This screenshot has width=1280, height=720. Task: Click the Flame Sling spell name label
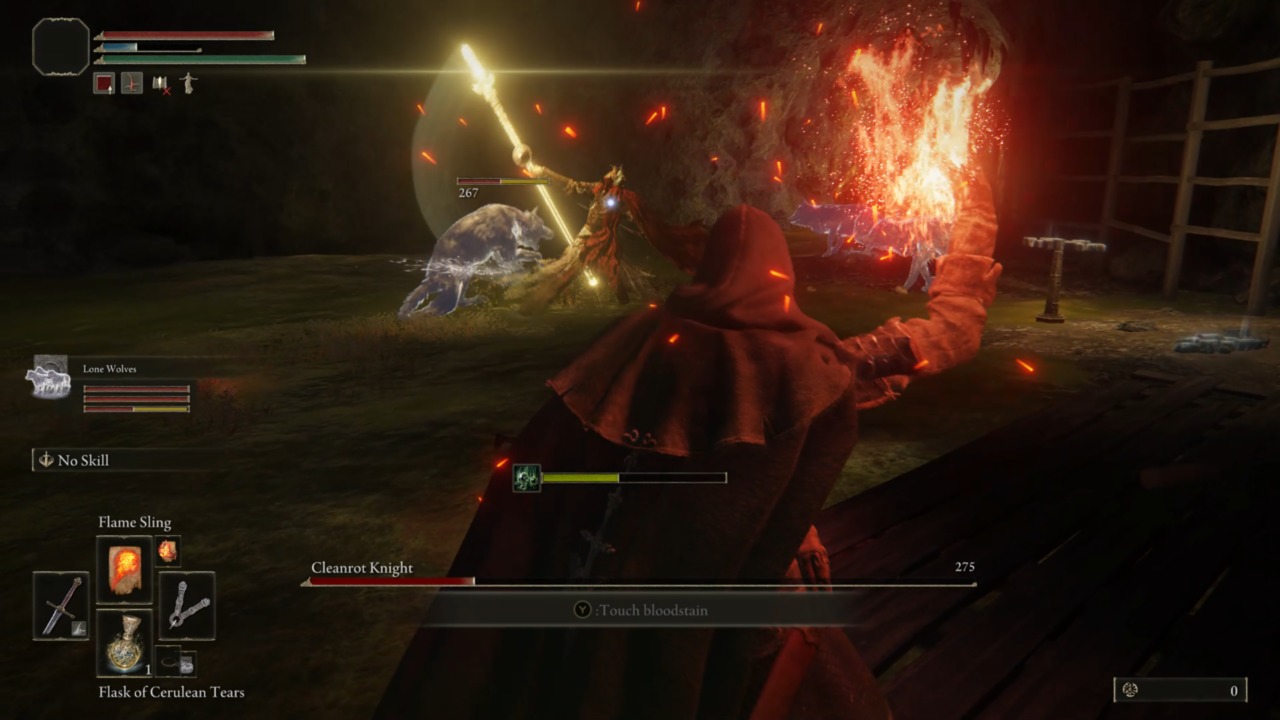click(x=135, y=522)
